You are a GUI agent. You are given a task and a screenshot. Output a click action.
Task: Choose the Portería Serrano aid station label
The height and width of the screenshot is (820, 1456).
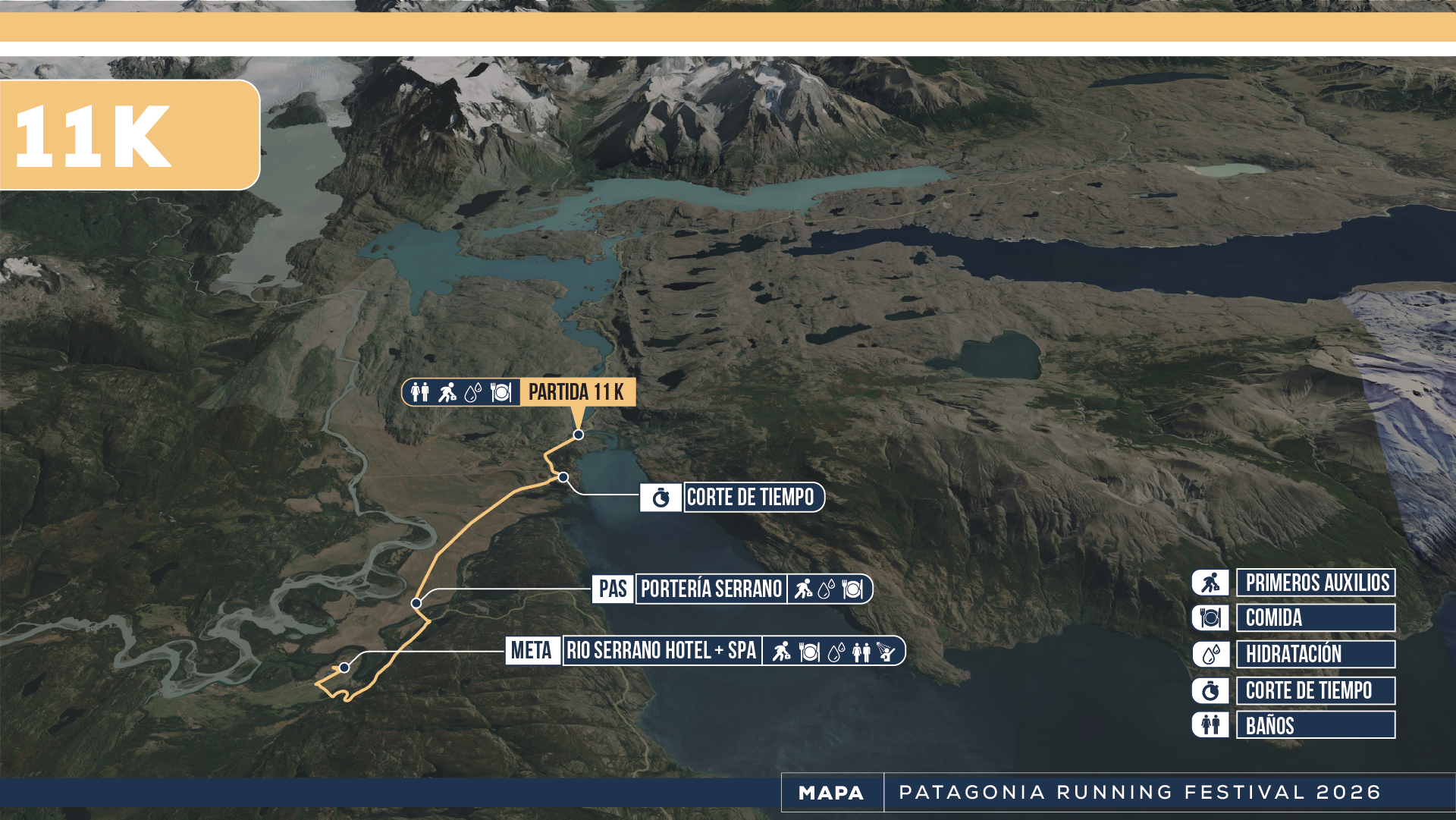(x=711, y=589)
